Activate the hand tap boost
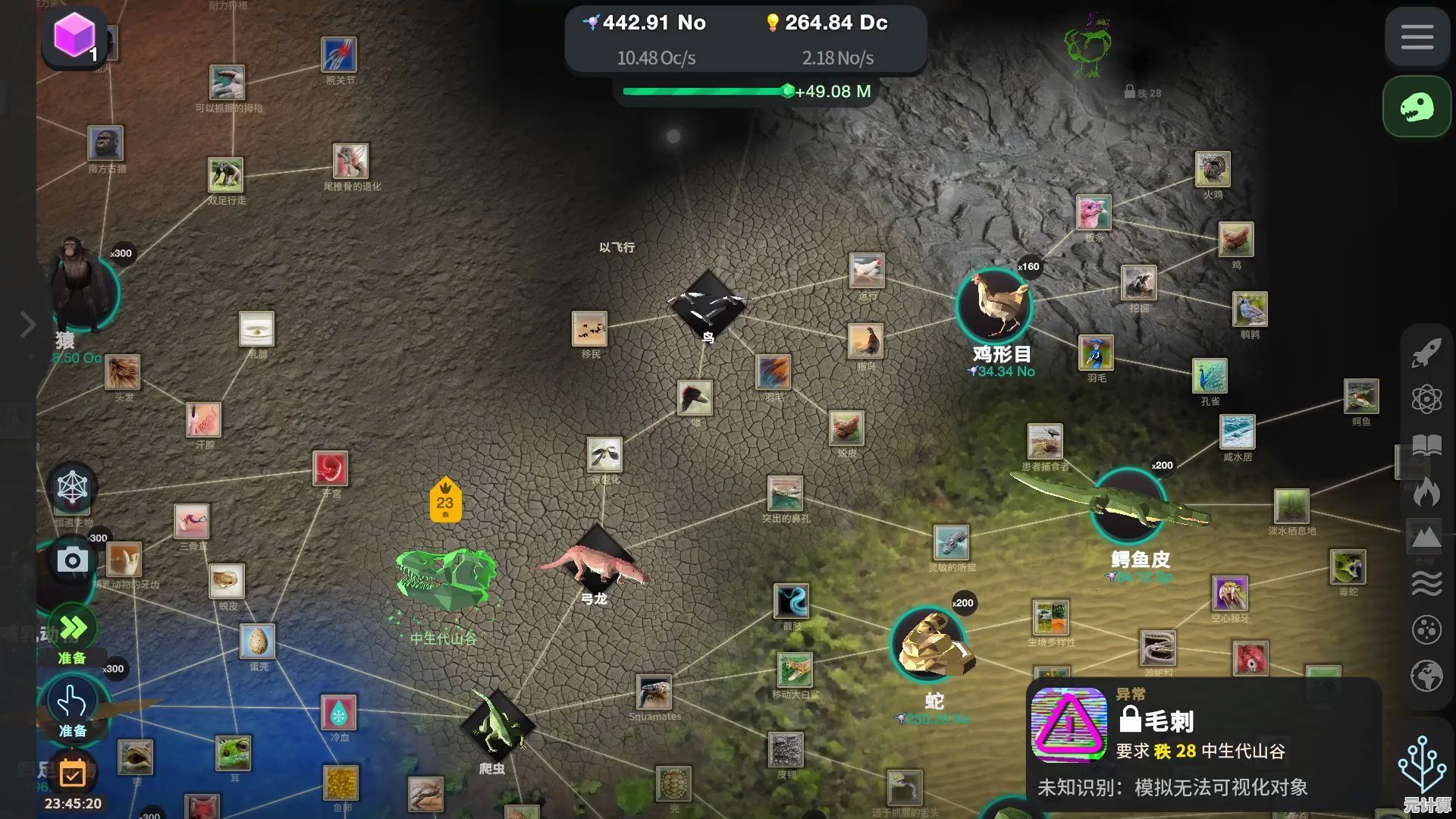Screen dimensions: 1456x819 click(73, 702)
